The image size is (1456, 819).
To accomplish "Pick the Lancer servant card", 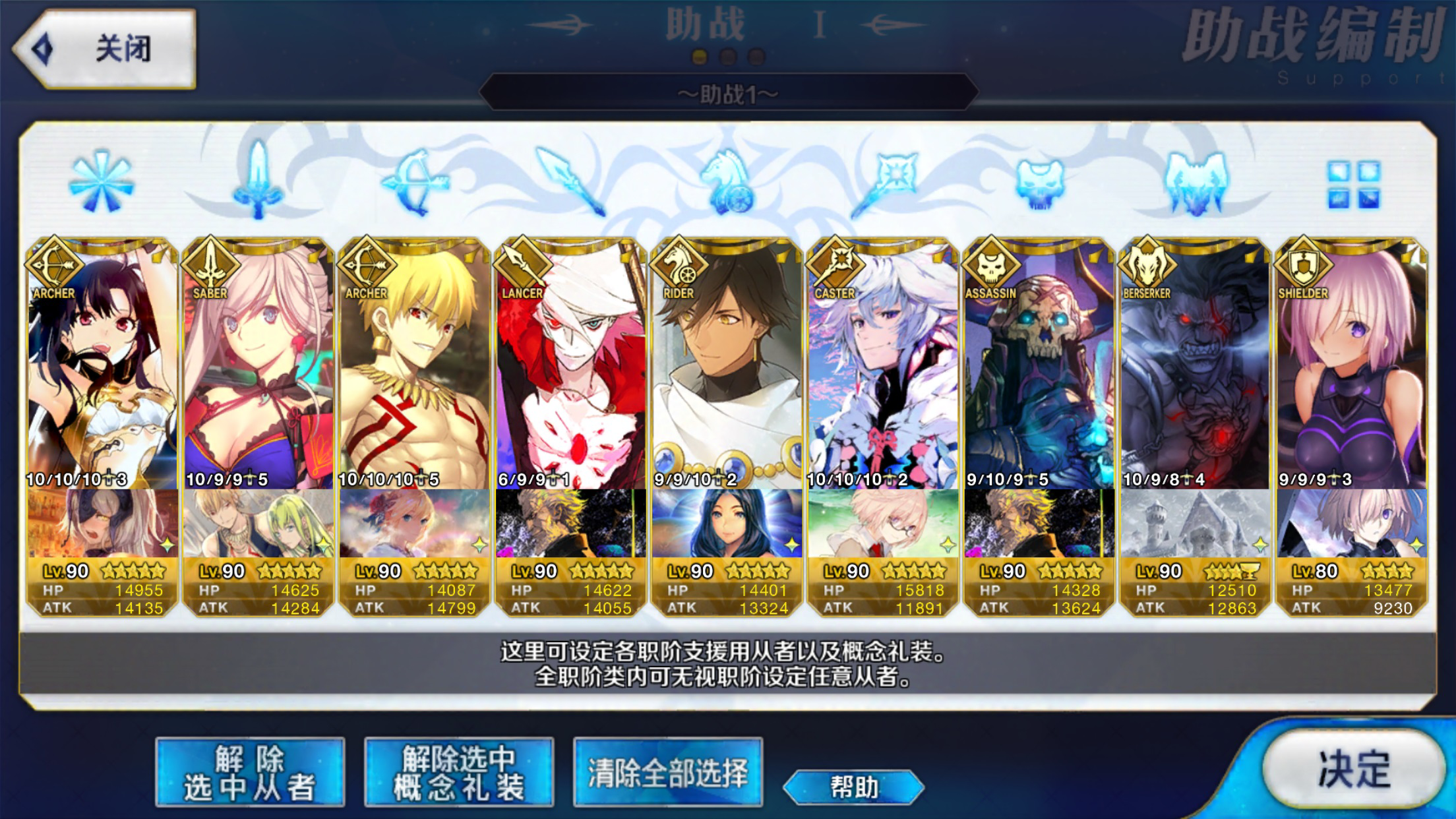I will [x=570, y=369].
